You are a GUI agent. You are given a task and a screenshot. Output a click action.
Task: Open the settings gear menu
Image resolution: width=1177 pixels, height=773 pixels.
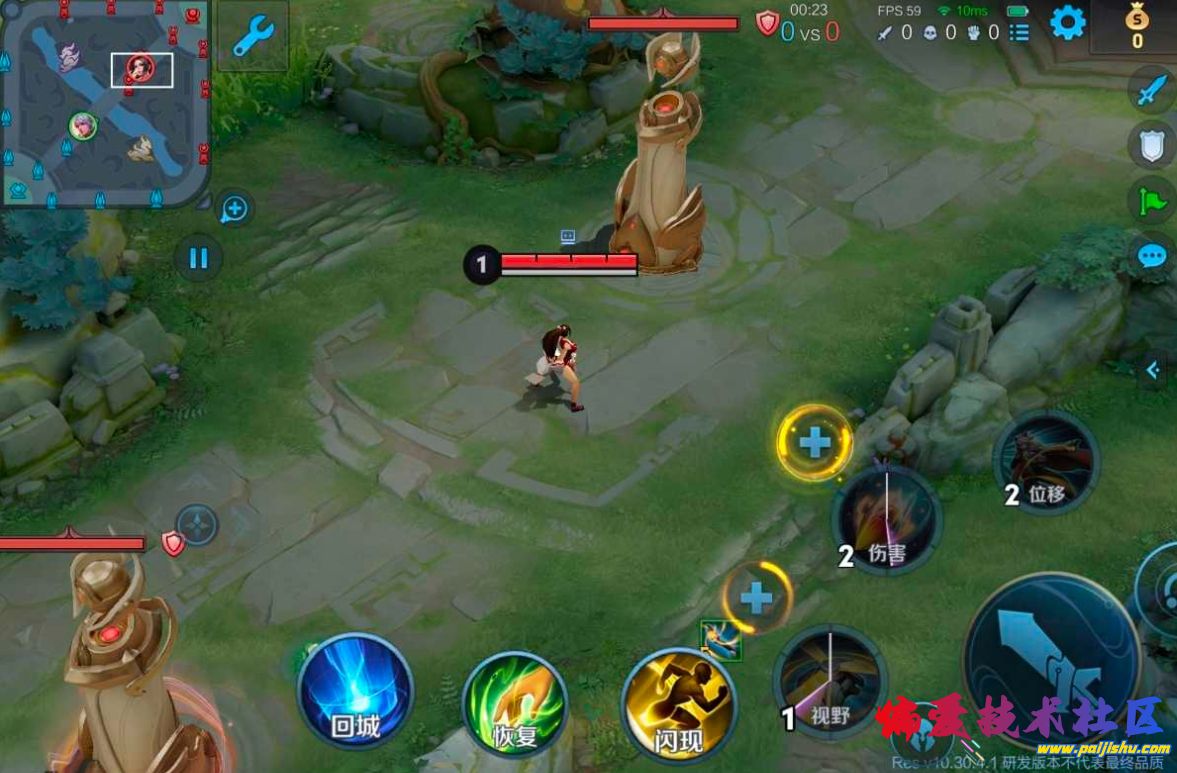(1067, 22)
